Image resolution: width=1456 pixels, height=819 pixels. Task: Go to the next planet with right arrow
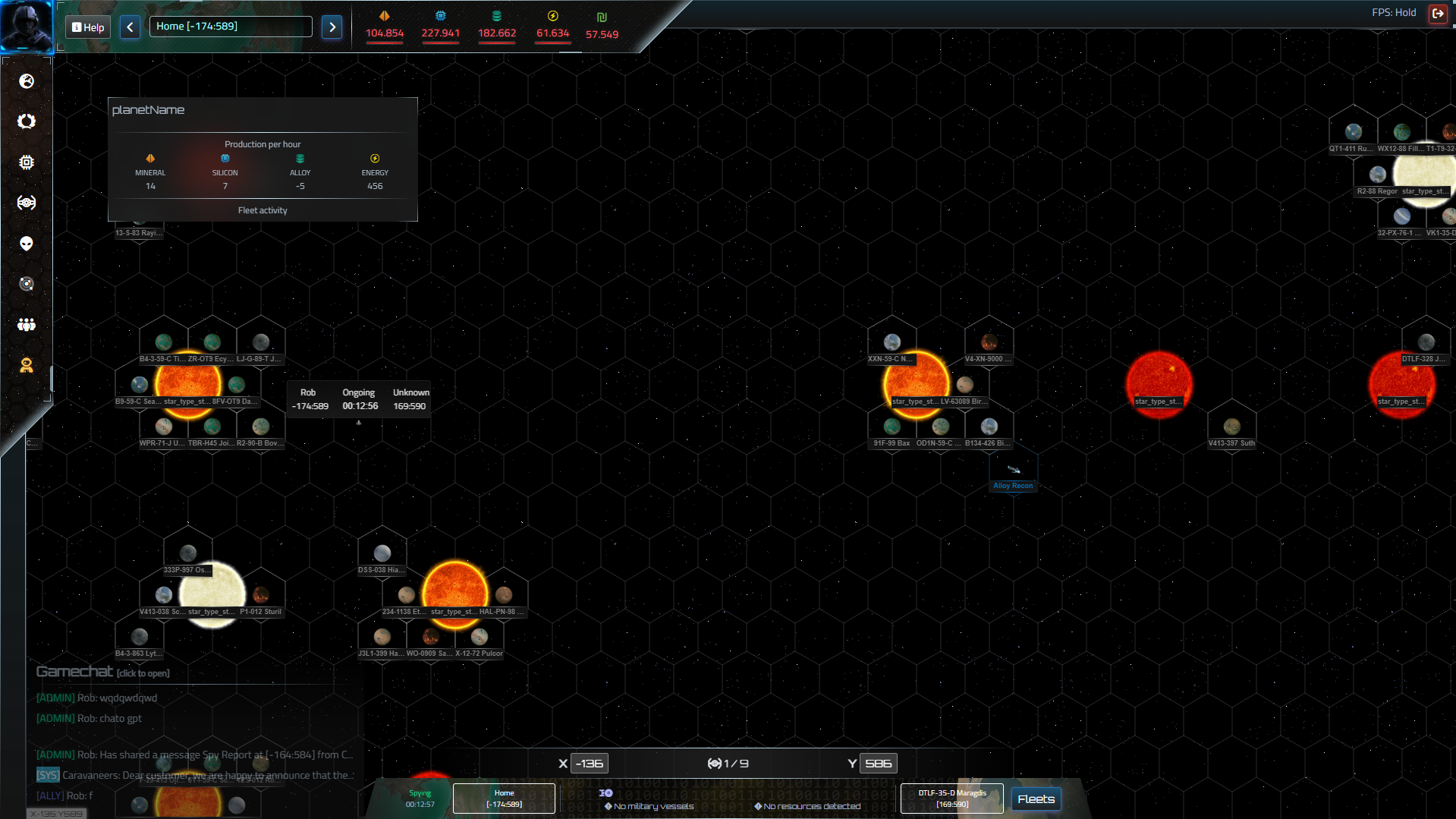point(332,27)
